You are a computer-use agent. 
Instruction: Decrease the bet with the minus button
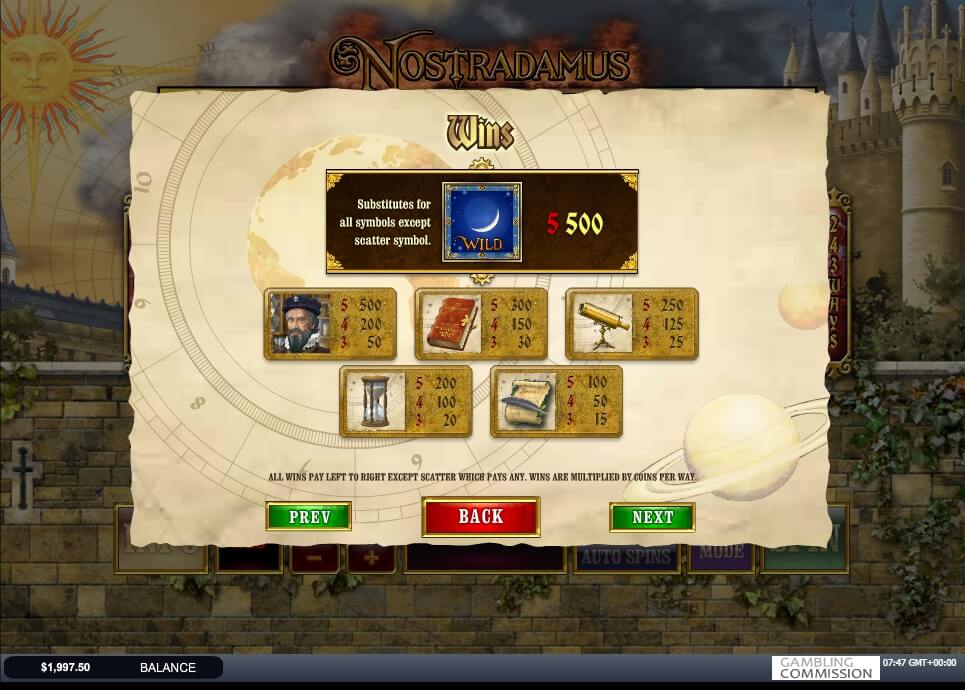pos(314,556)
